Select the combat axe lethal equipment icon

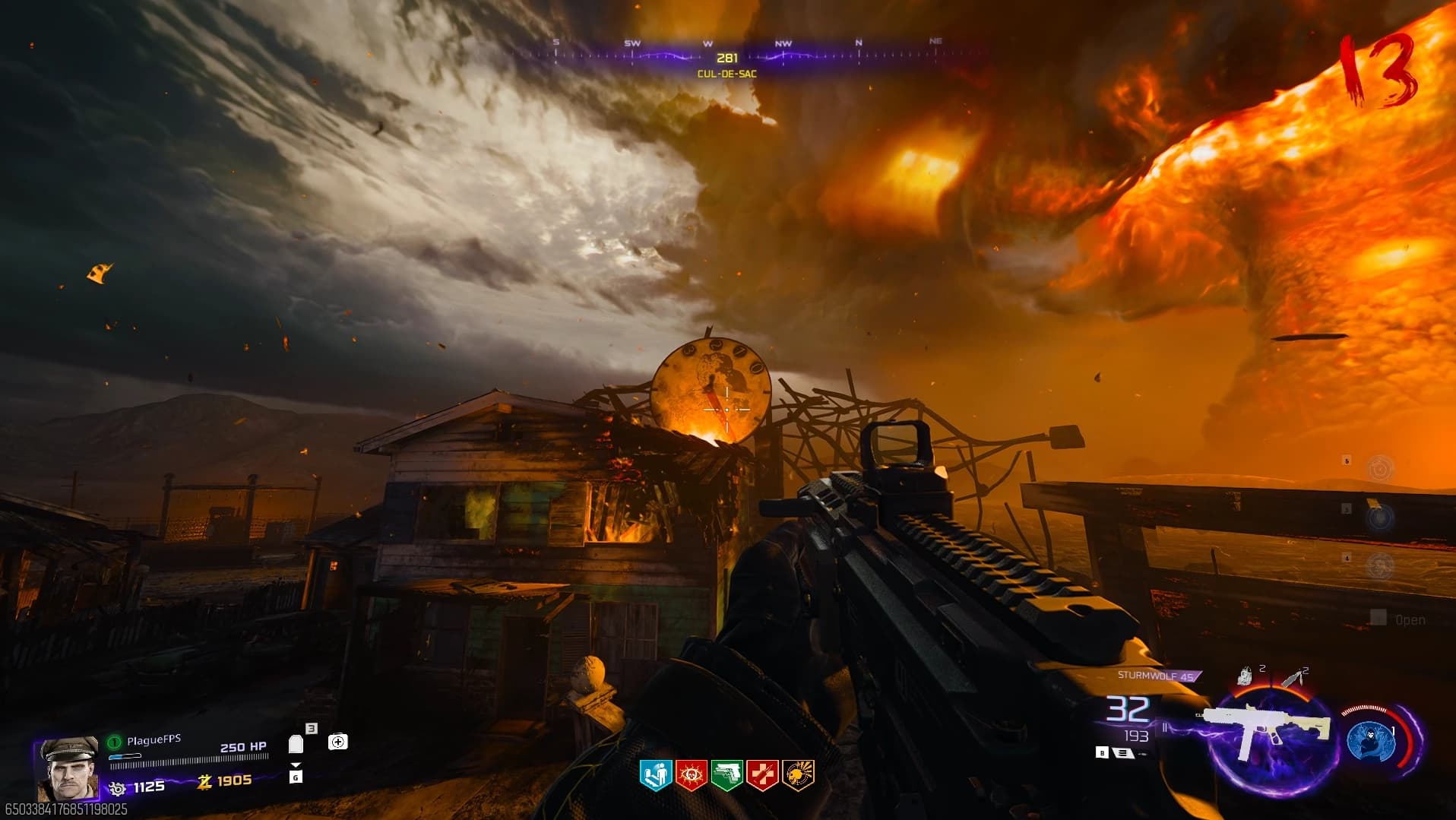pyautogui.click(x=1293, y=677)
